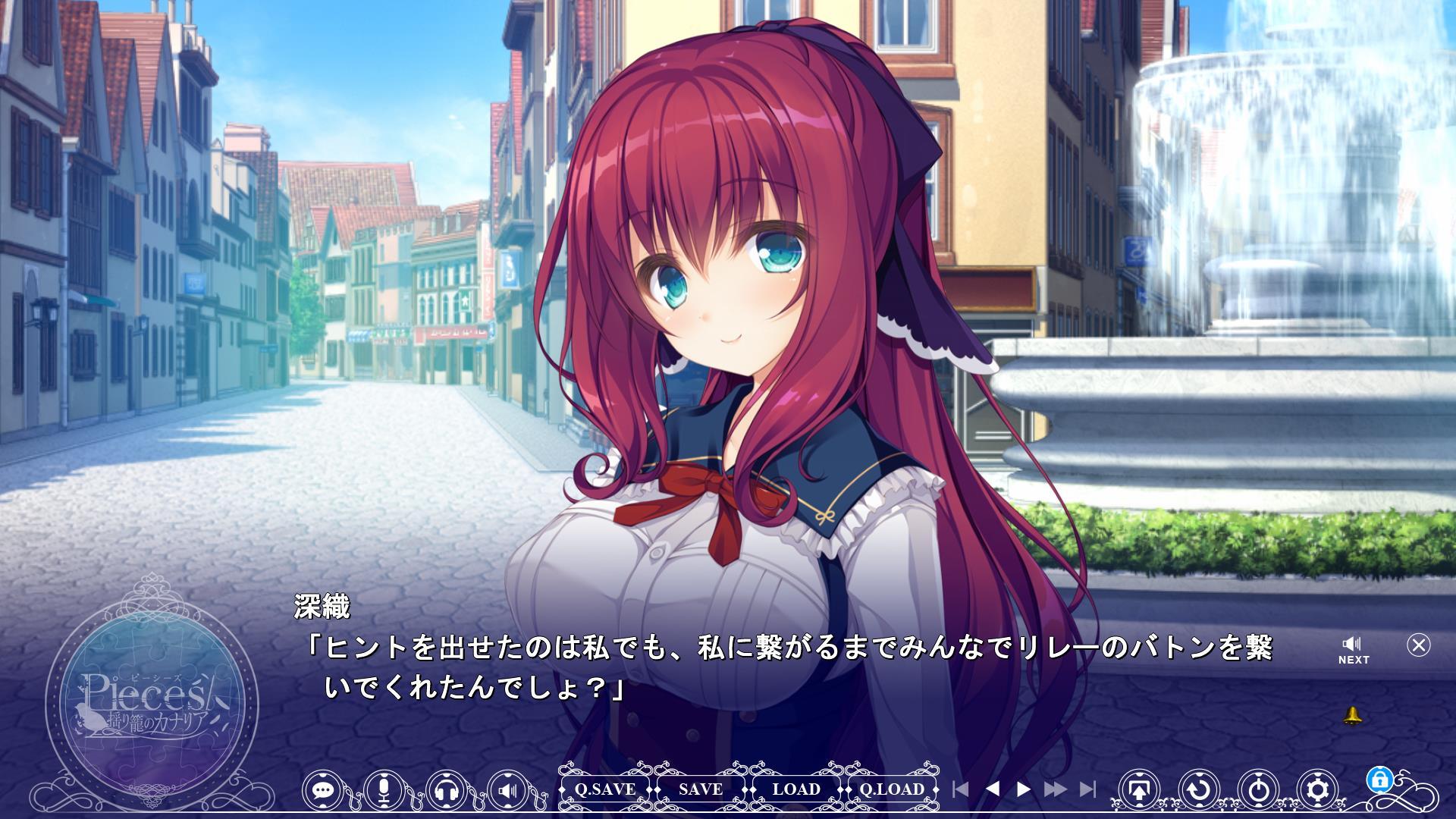Play the next voice with NEXT speaker

tap(1353, 650)
